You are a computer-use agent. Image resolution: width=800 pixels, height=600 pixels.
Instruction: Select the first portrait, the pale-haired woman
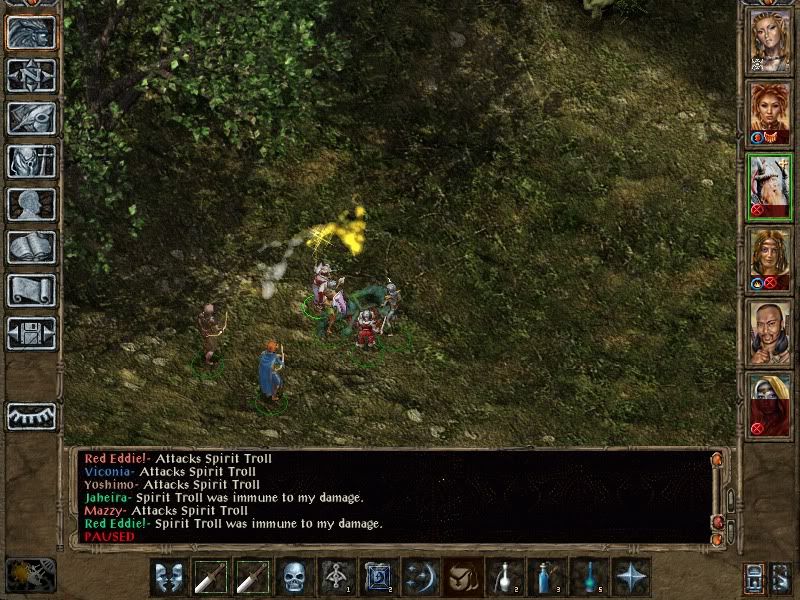[770, 42]
